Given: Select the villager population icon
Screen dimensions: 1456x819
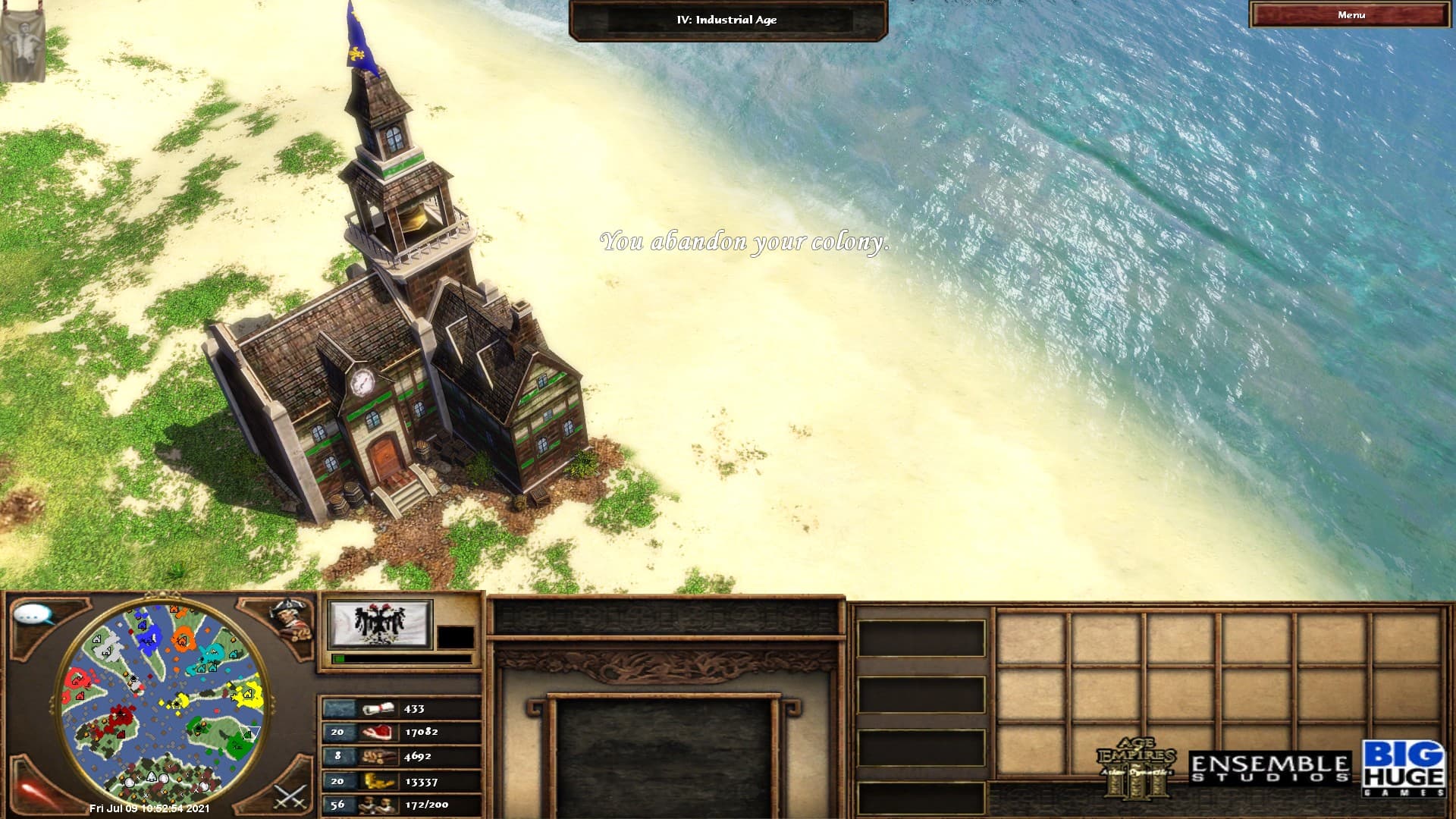Looking at the screenshot, I should (x=377, y=805).
